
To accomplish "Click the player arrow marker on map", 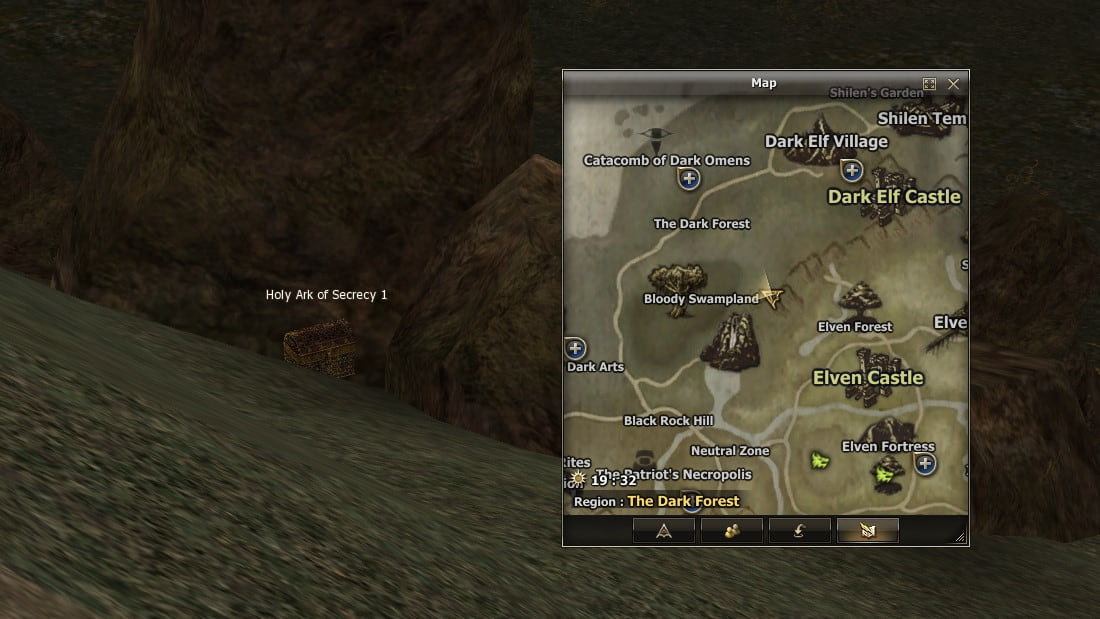I will coord(770,294).
